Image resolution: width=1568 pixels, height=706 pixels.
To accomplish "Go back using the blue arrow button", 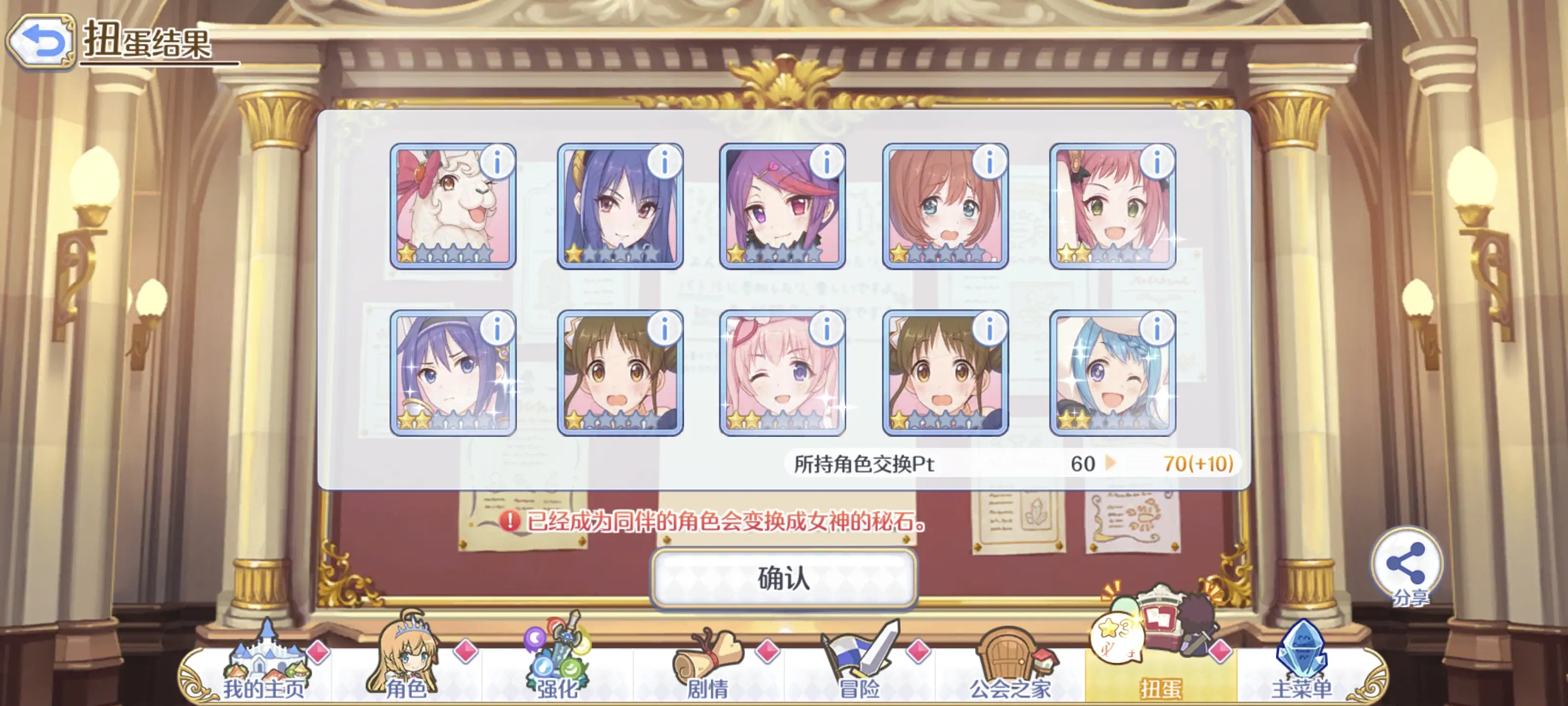I will tap(41, 41).
